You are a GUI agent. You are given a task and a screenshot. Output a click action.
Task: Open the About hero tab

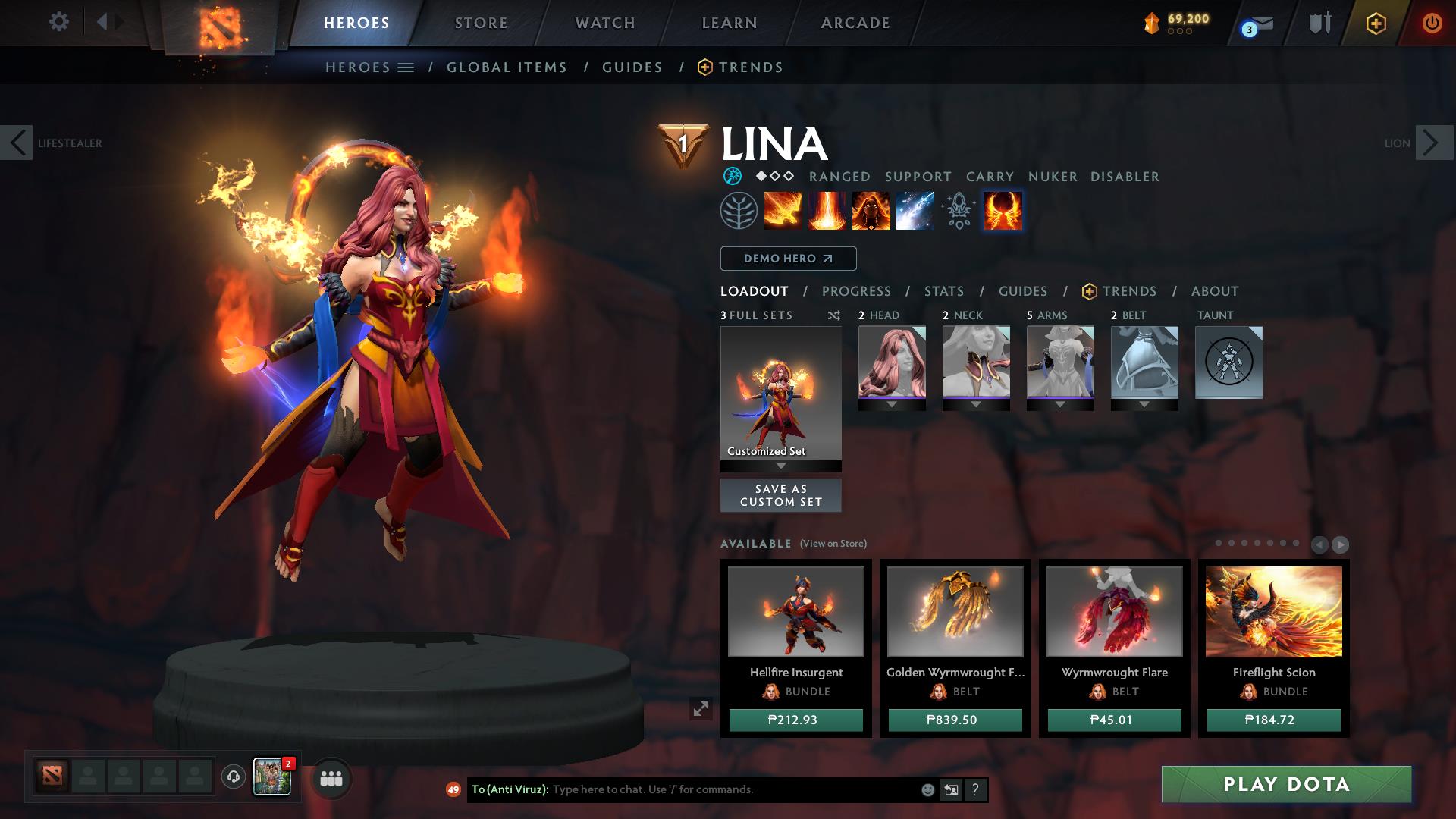(1214, 291)
